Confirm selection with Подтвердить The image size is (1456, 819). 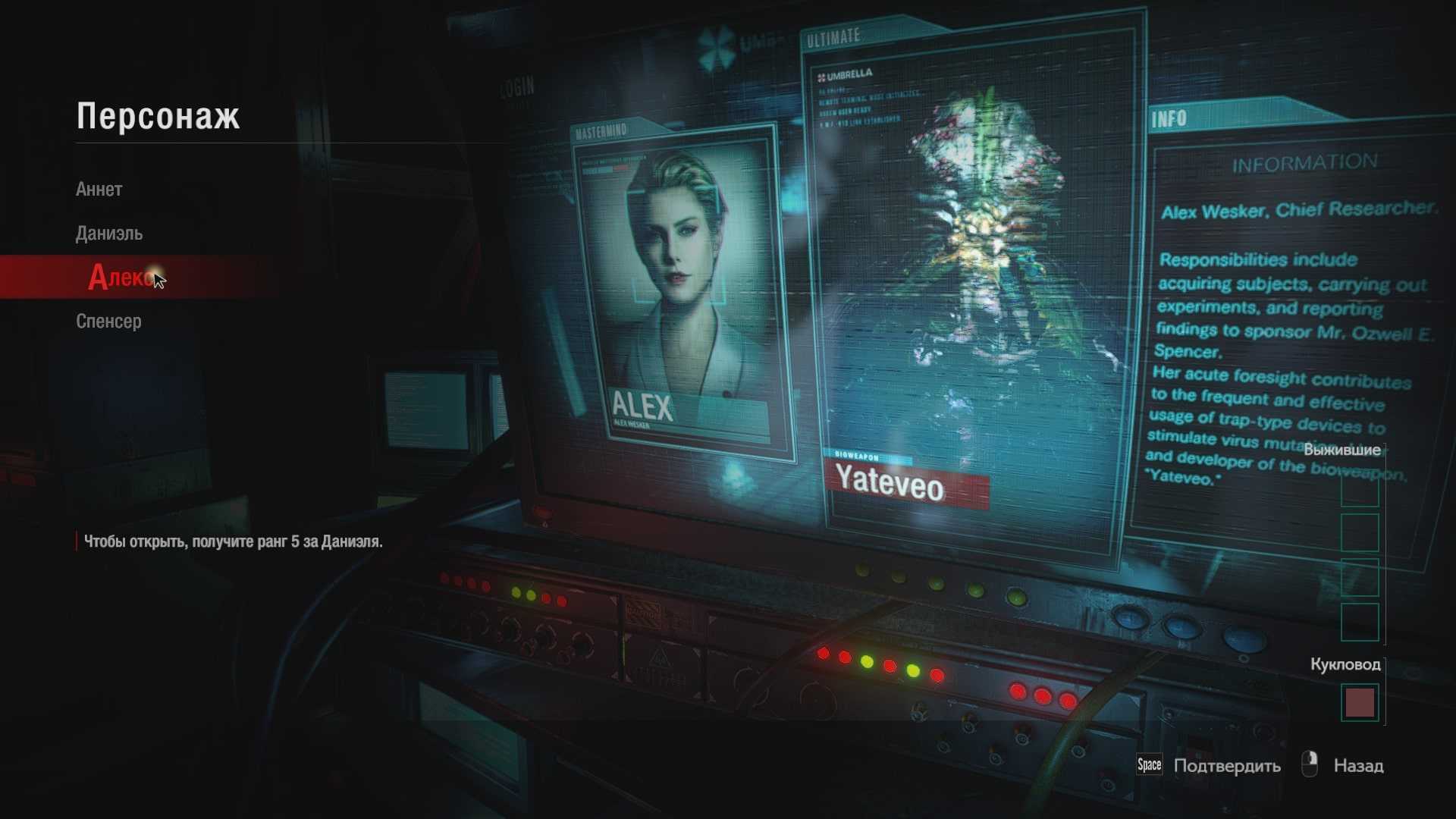click(1226, 766)
